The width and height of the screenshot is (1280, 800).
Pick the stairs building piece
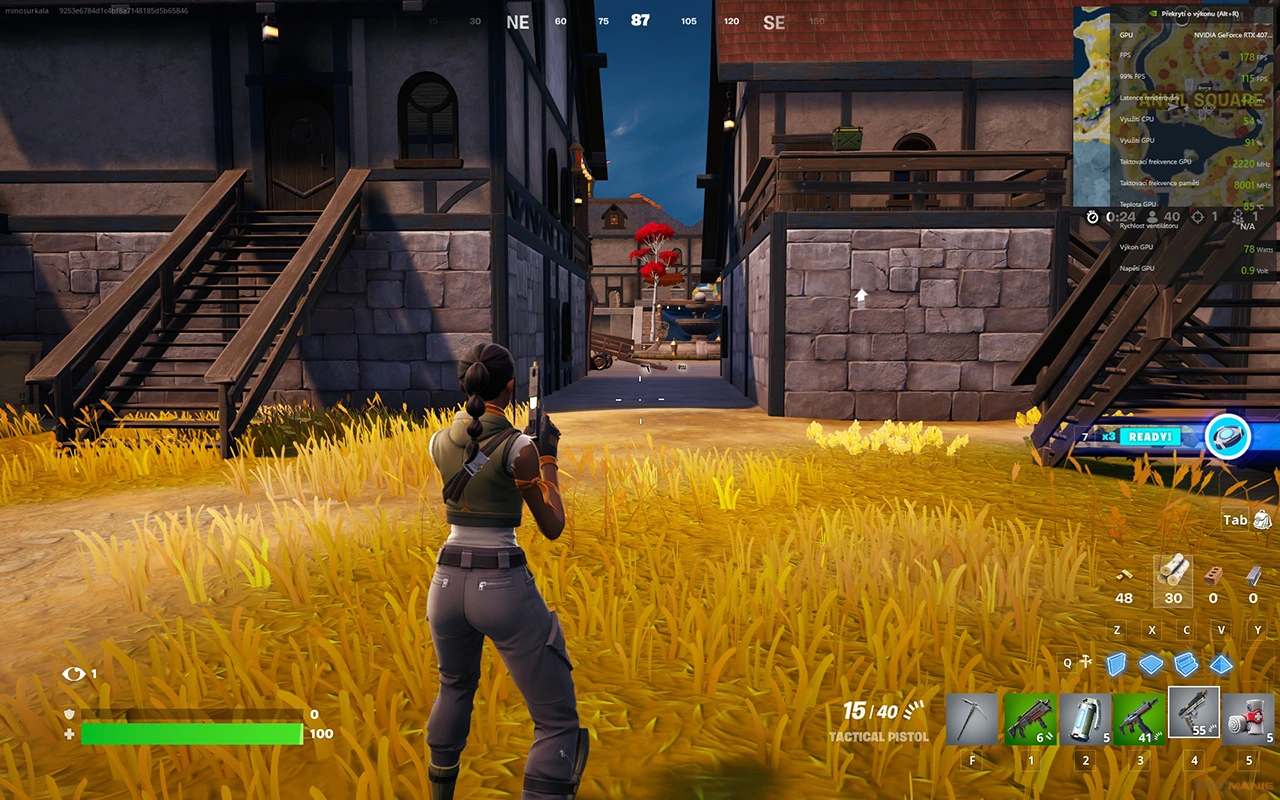(x=1186, y=664)
